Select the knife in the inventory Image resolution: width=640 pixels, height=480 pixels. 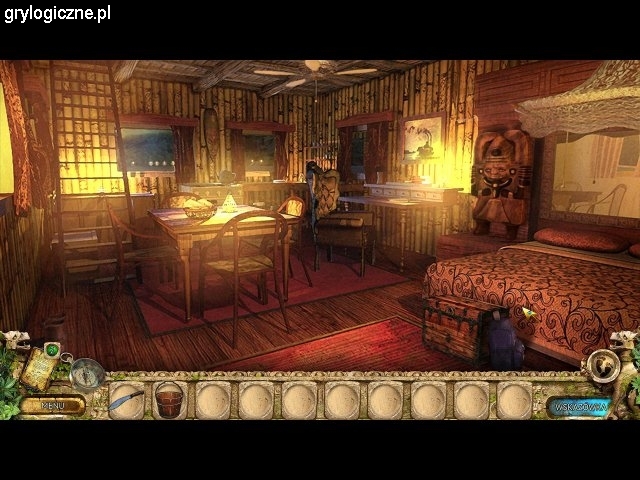click(x=126, y=400)
